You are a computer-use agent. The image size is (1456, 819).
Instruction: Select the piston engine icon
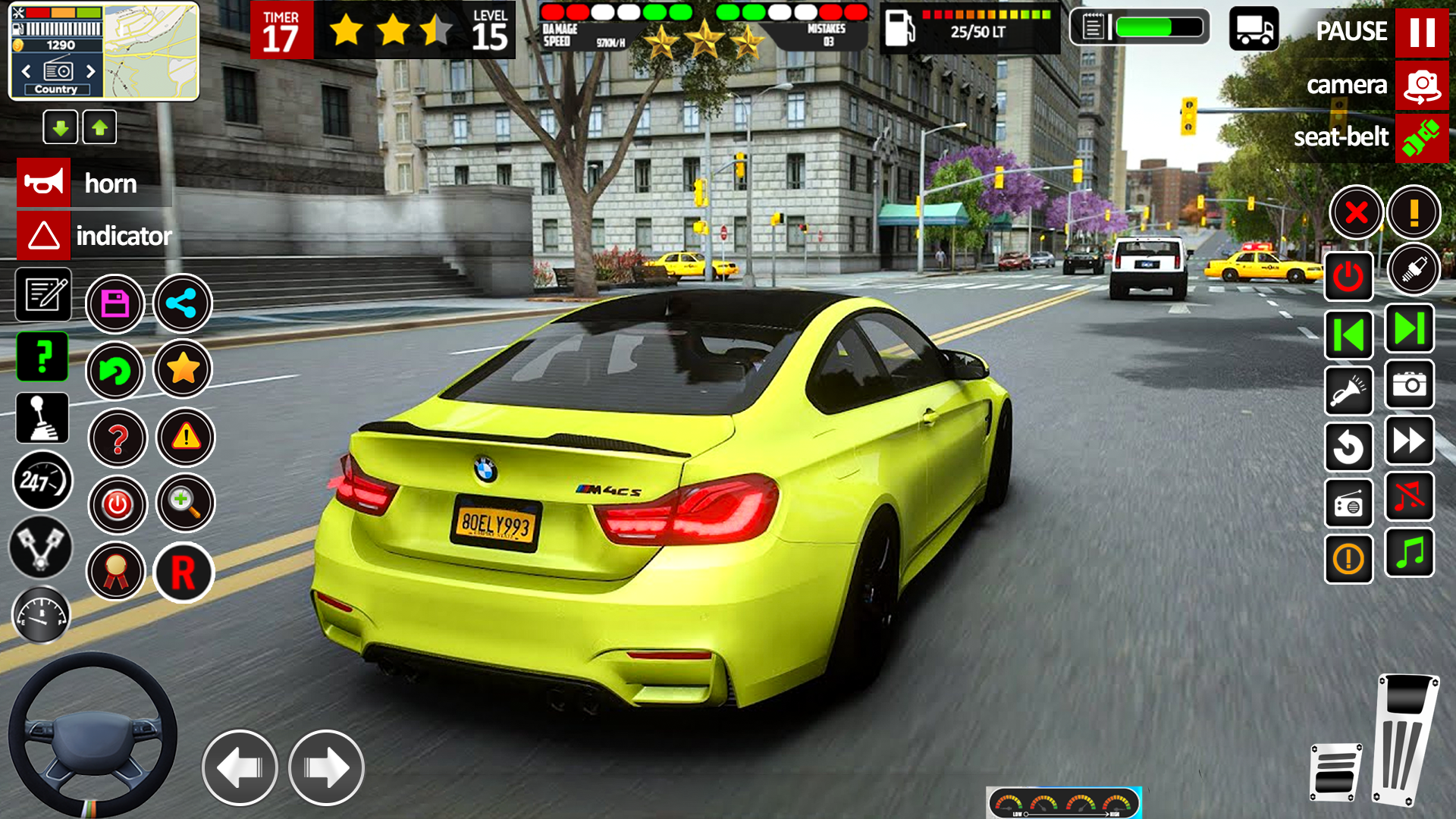click(40, 548)
